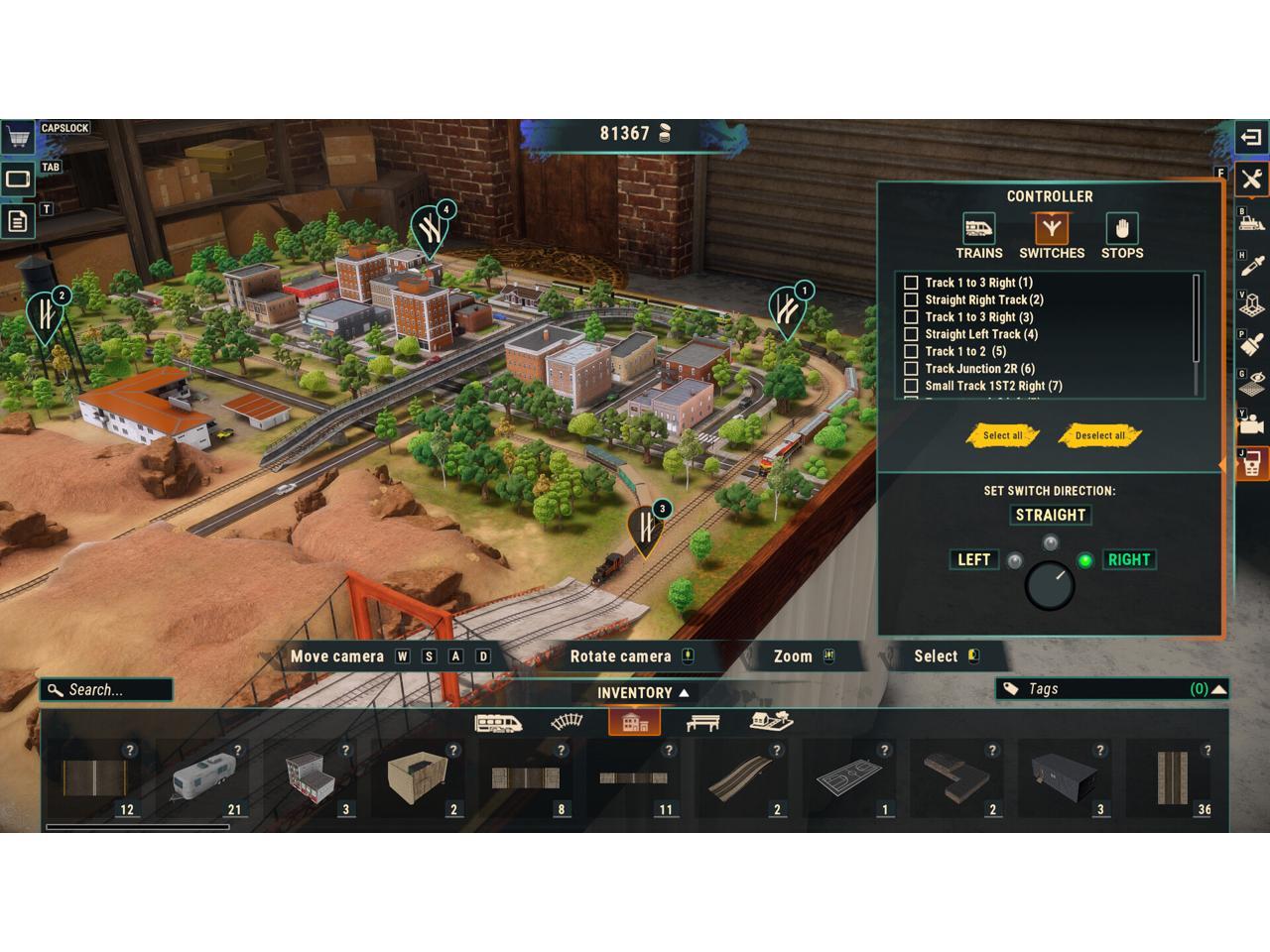Collapse the Inventory panel header
Screen dimensions: 1270x952
[x=643, y=693]
